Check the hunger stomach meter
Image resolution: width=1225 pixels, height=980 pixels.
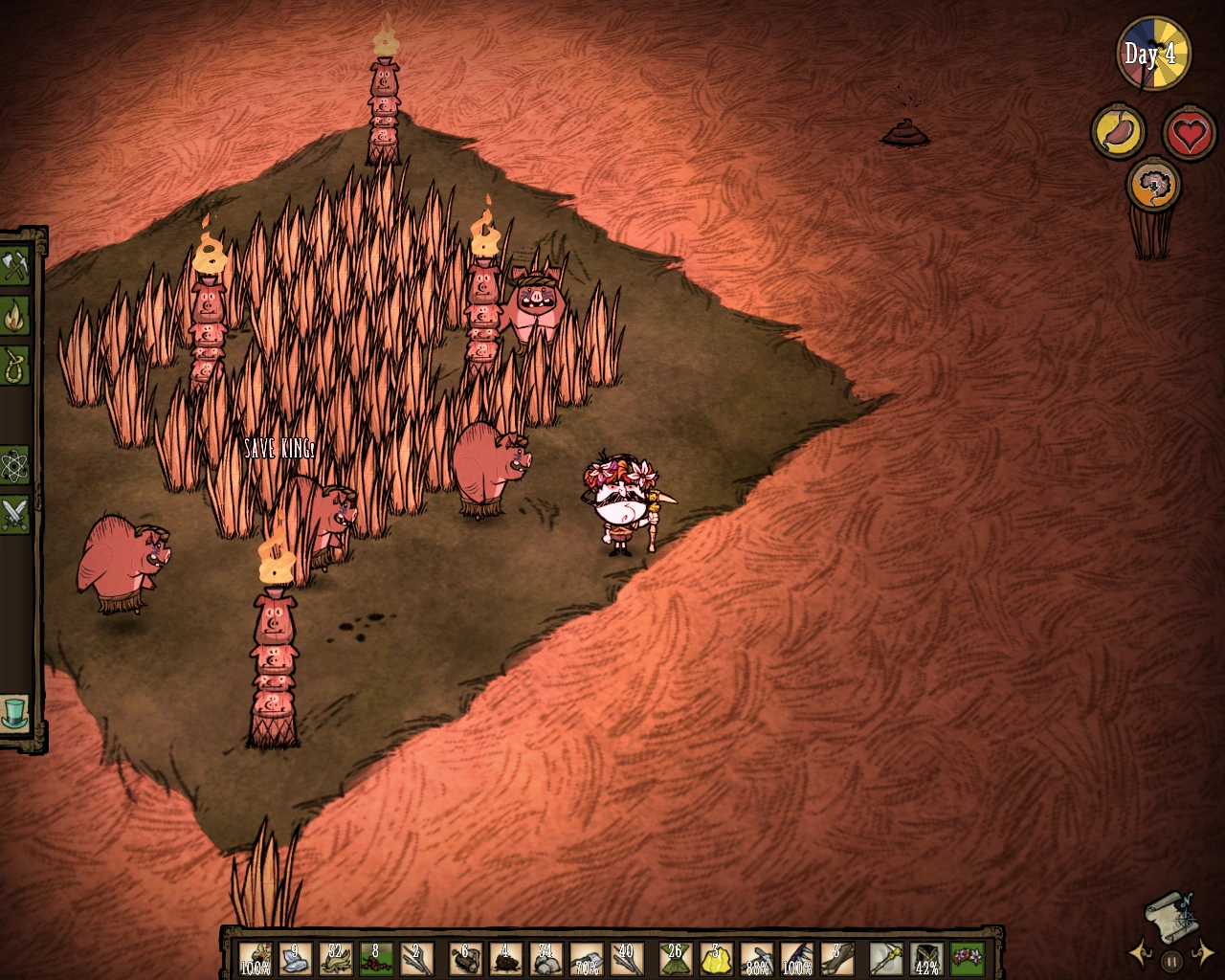pos(1118,133)
